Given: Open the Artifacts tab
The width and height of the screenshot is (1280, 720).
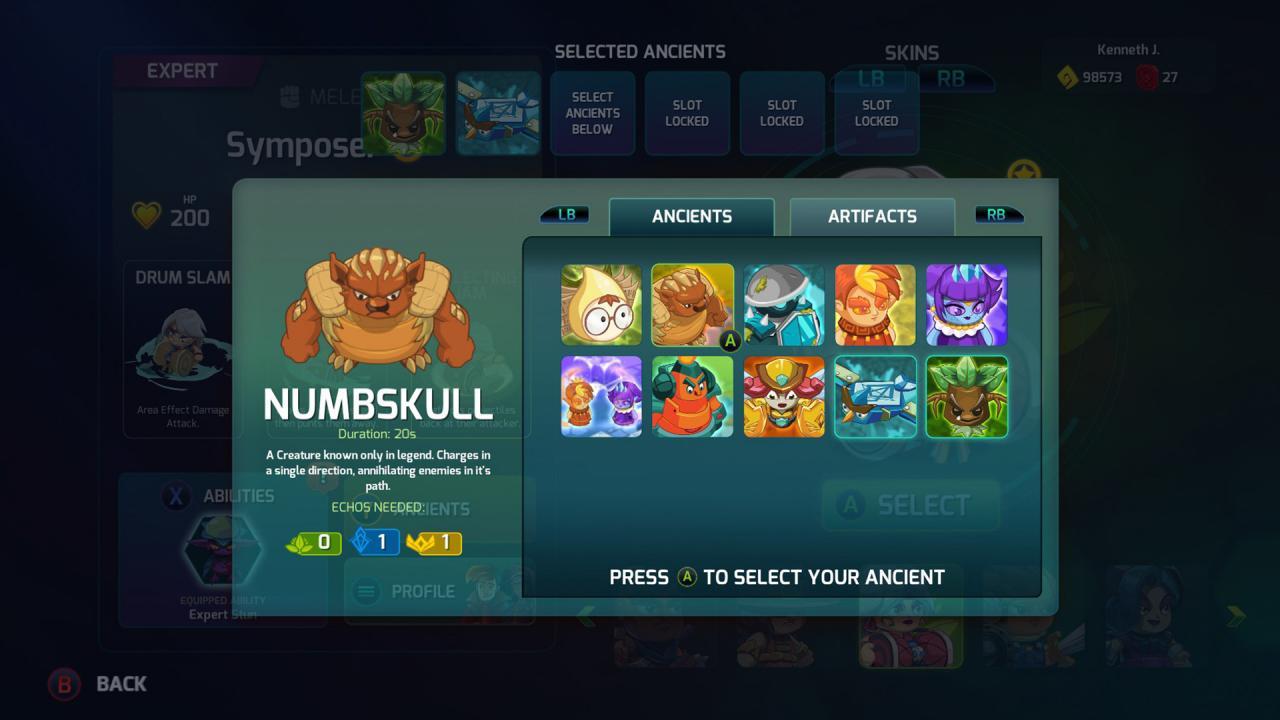Looking at the screenshot, I should tap(872, 216).
